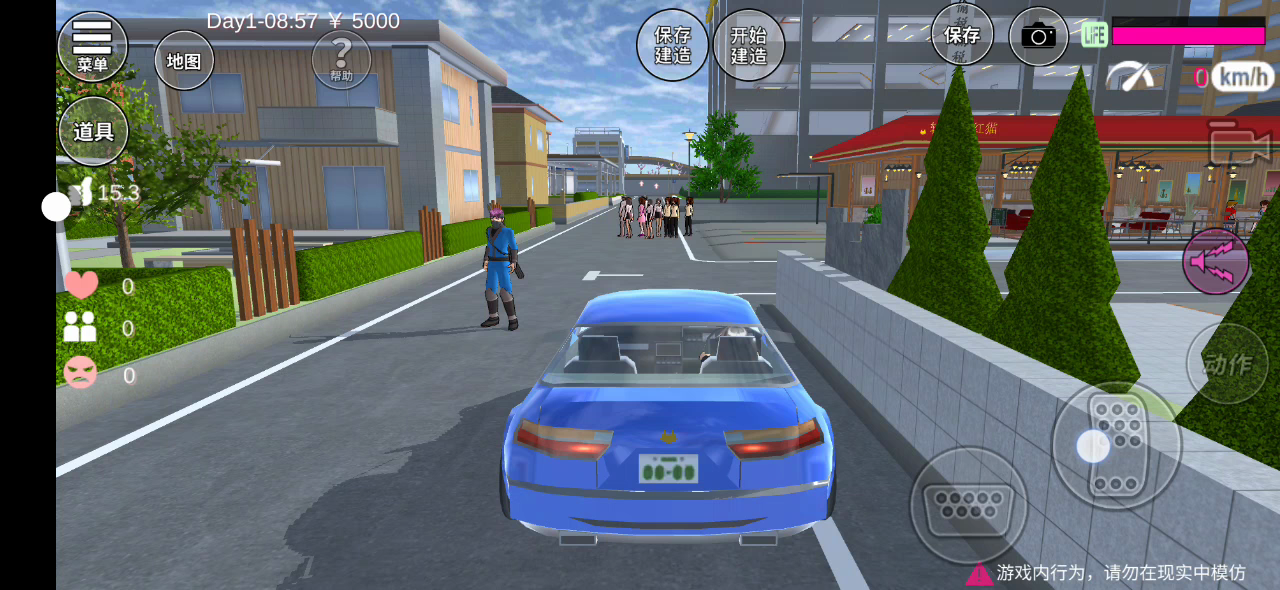Take a screenshot with the camera icon
The image size is (1280, 590).
tap(1038, 37)
